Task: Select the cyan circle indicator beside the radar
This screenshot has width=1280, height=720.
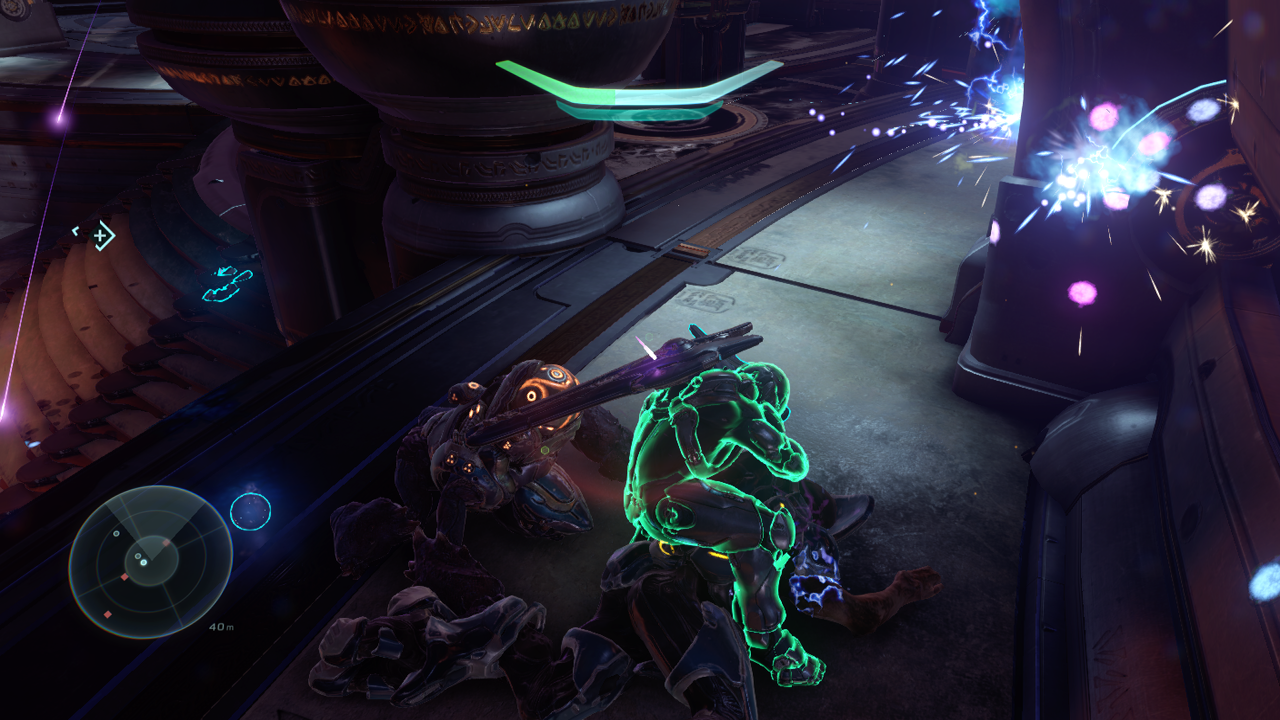Action: (250, 511)
